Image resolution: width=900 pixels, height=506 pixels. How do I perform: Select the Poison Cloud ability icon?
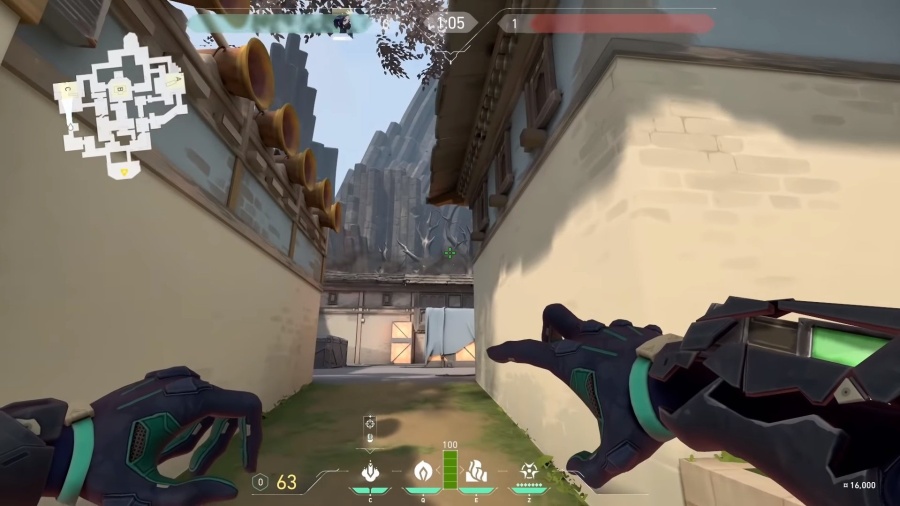coord(421,471)
